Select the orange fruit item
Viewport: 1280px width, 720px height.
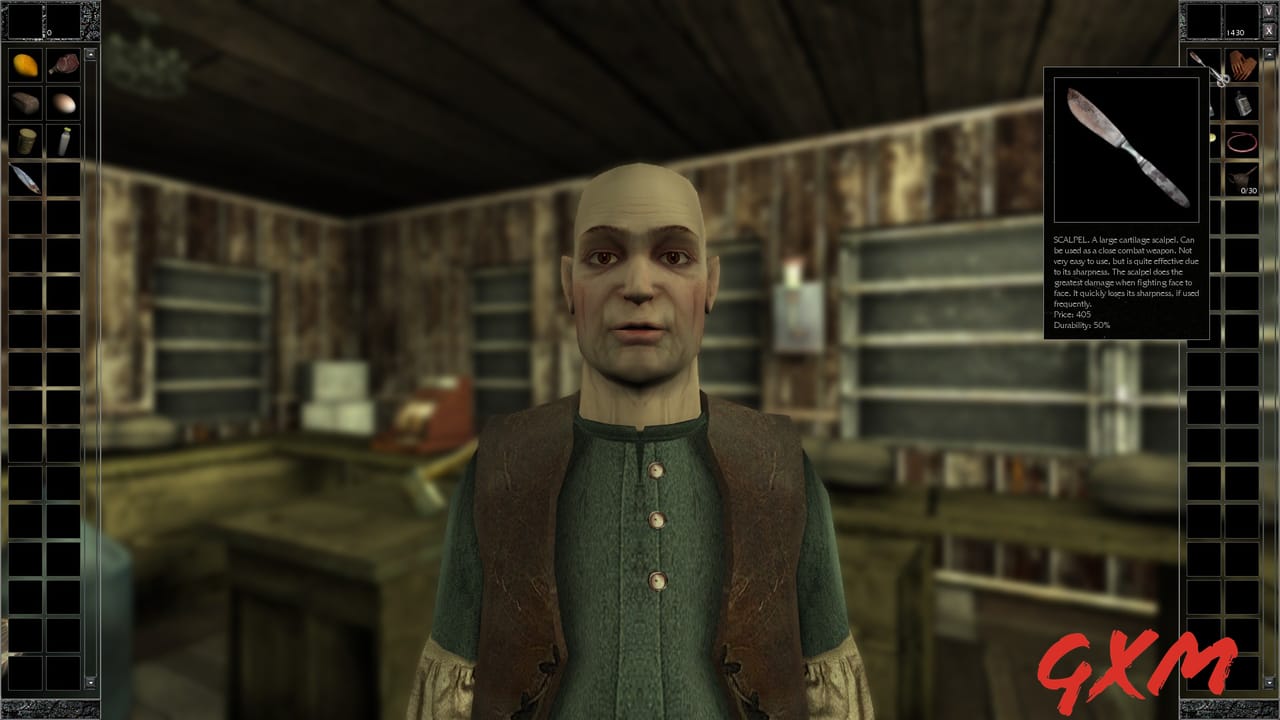coord(24,65)
